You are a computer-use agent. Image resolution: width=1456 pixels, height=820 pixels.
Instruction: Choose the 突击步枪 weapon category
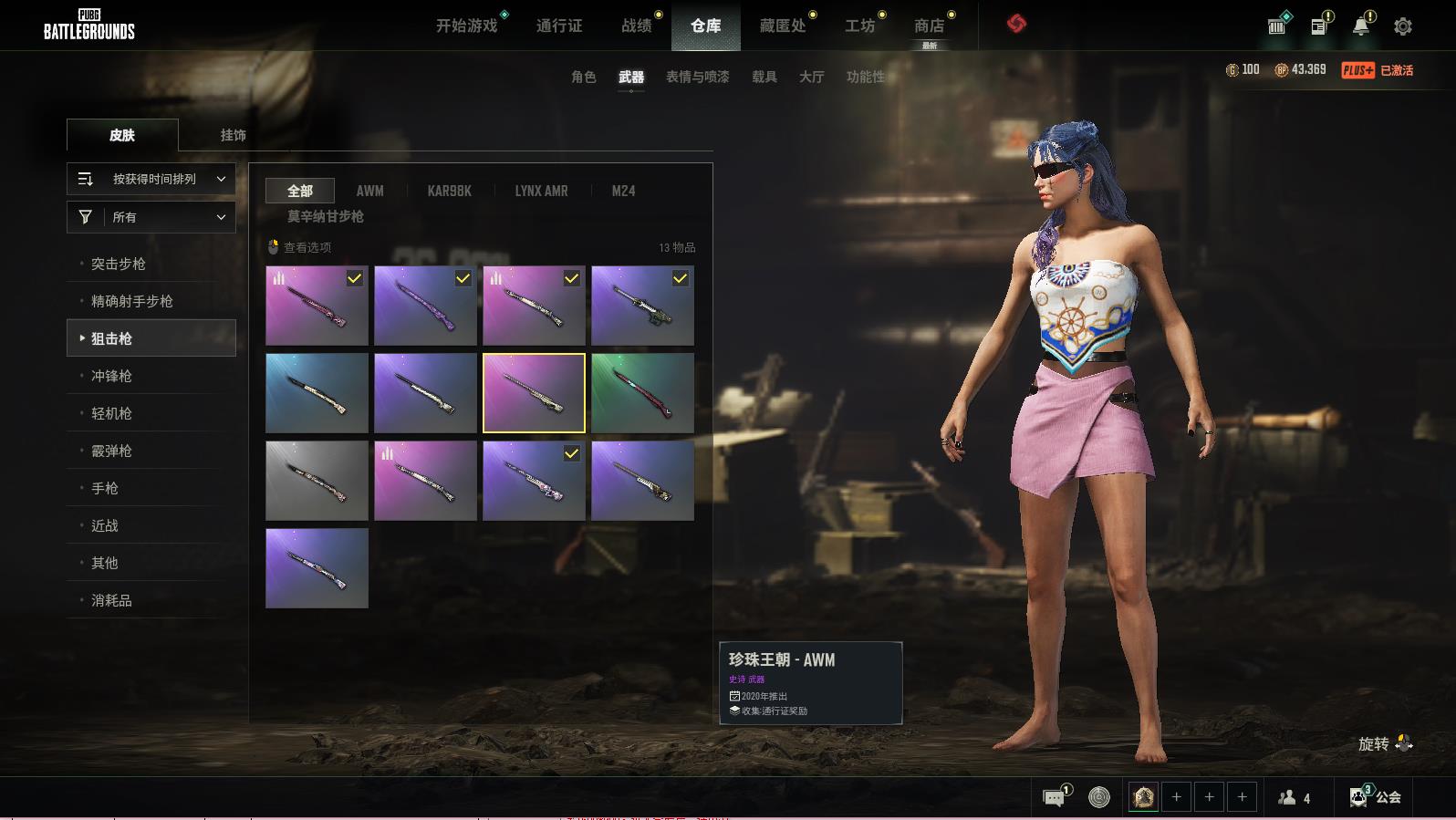119,264
